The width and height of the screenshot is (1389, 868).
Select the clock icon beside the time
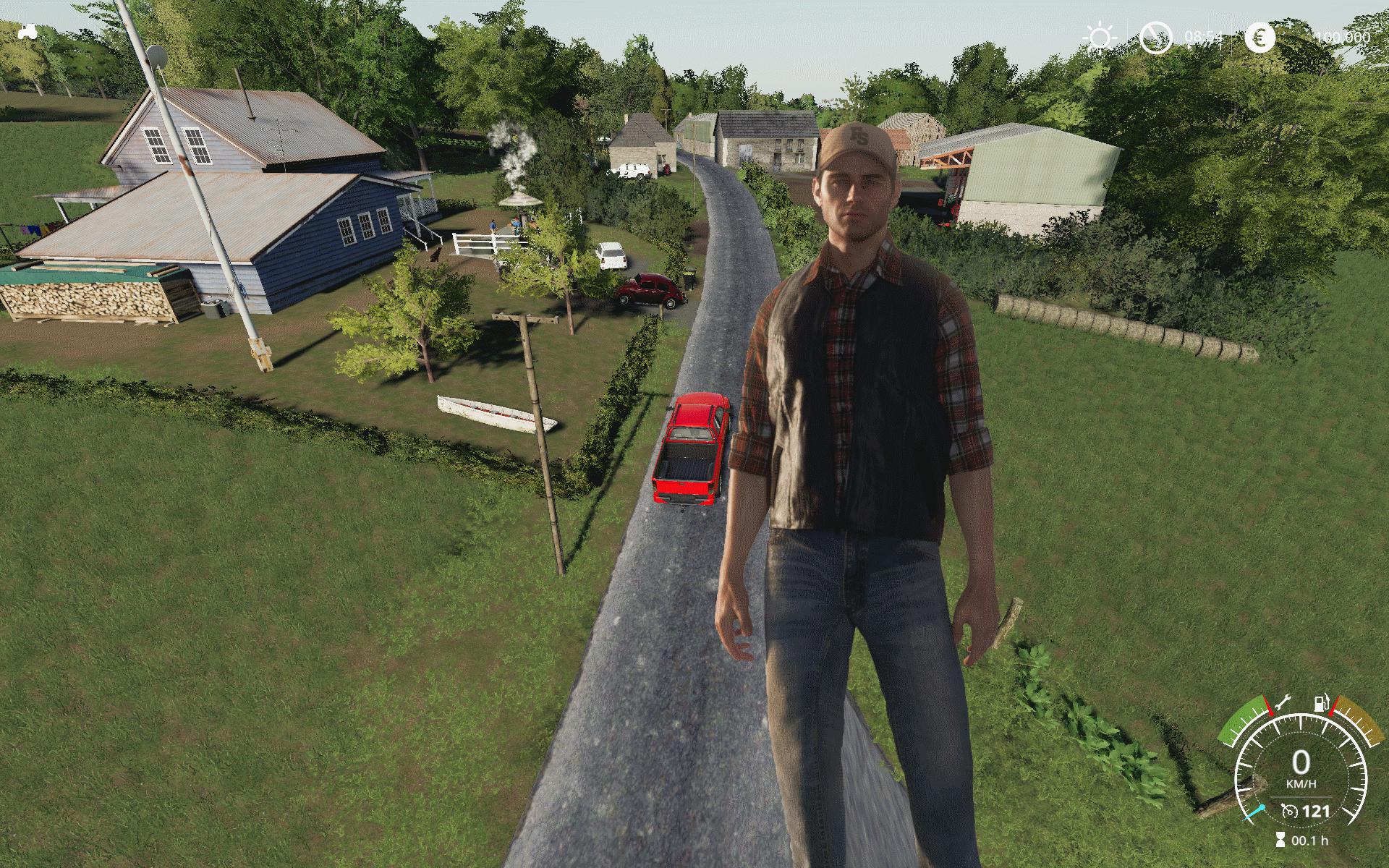pos(1155,38)
